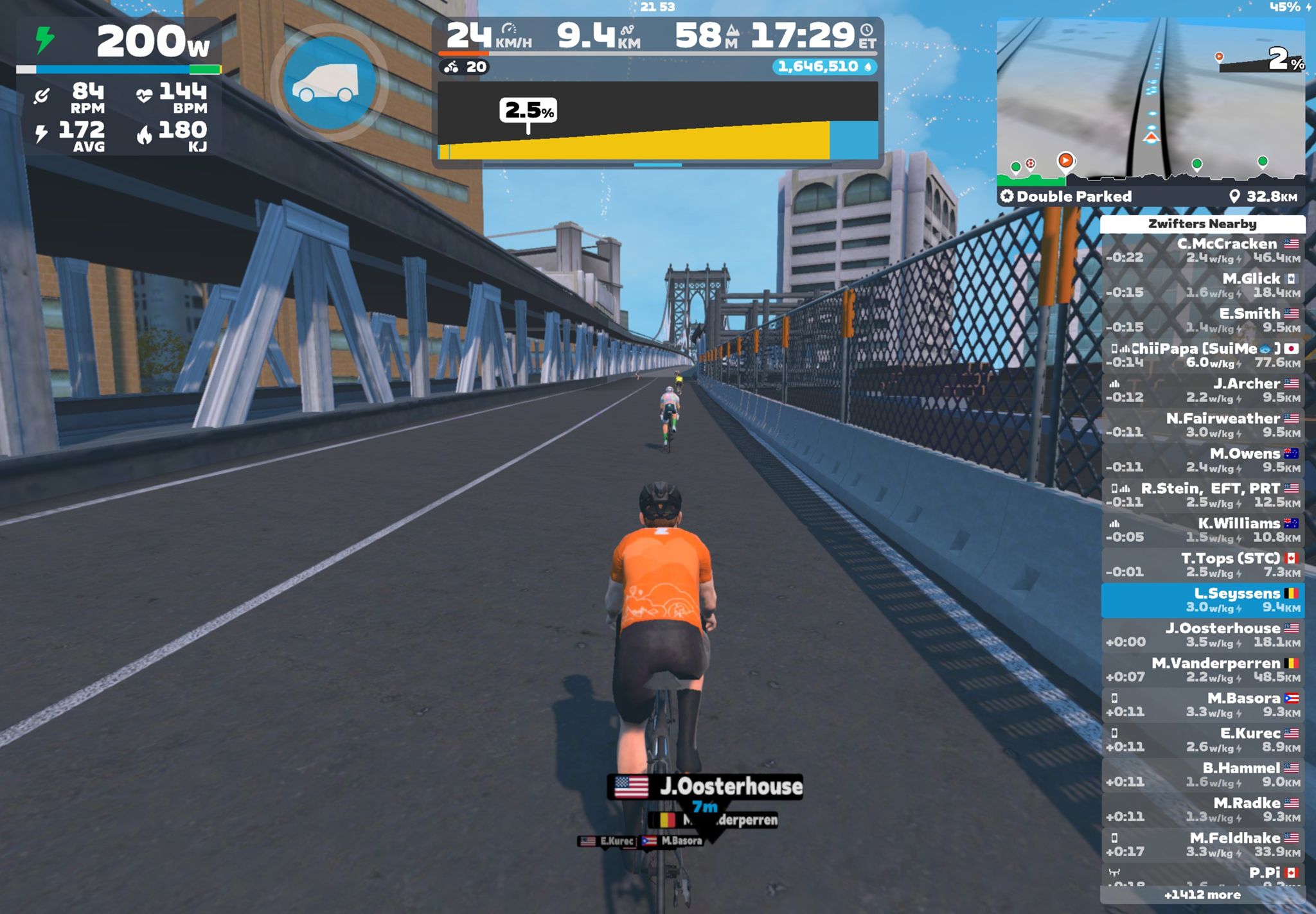Screen dimensions: 1316x914
Task: Click the elevation gradient profile panel
Action: pos(657,121)
